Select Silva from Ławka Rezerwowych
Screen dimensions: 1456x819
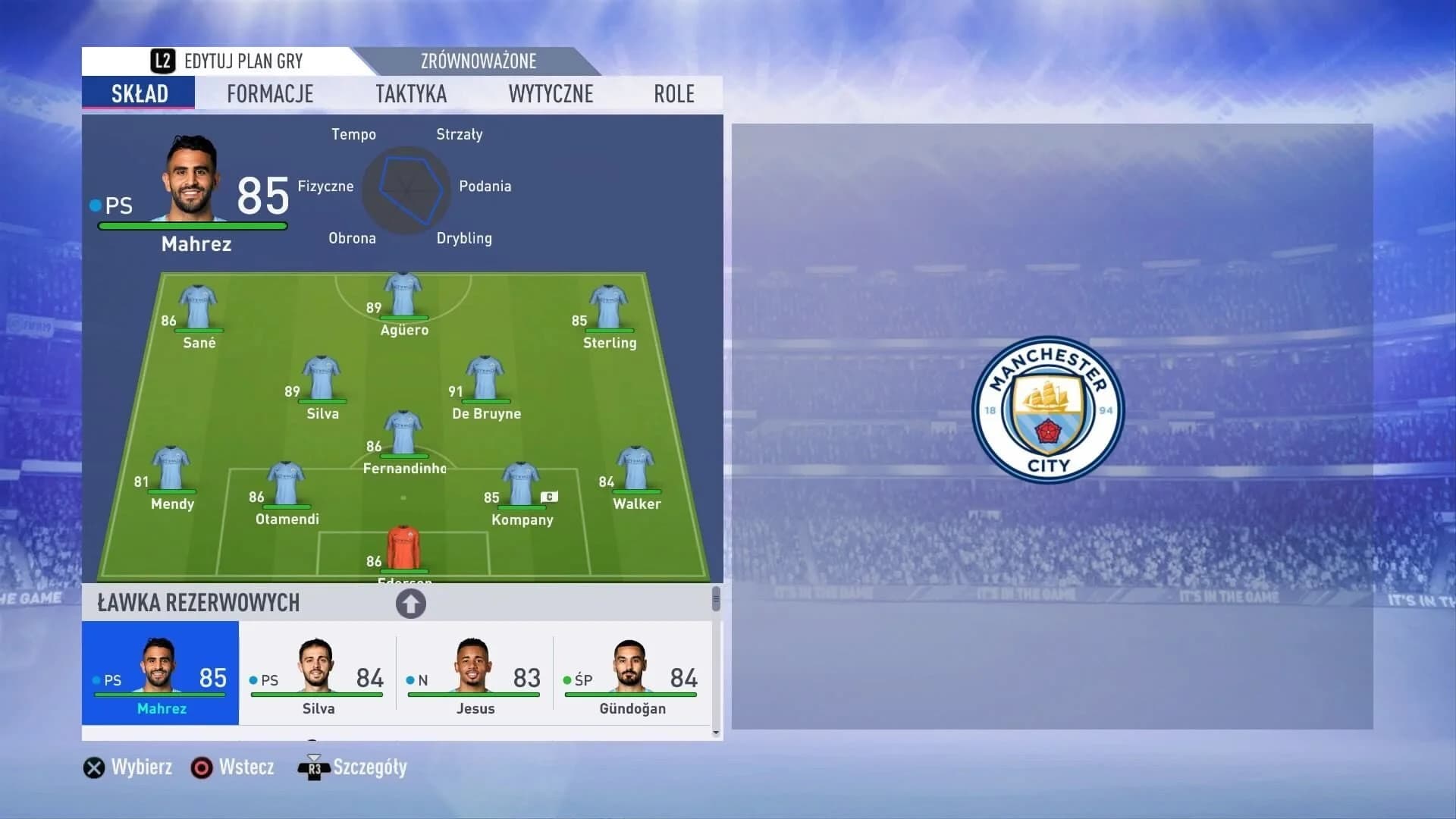point(316,675)
